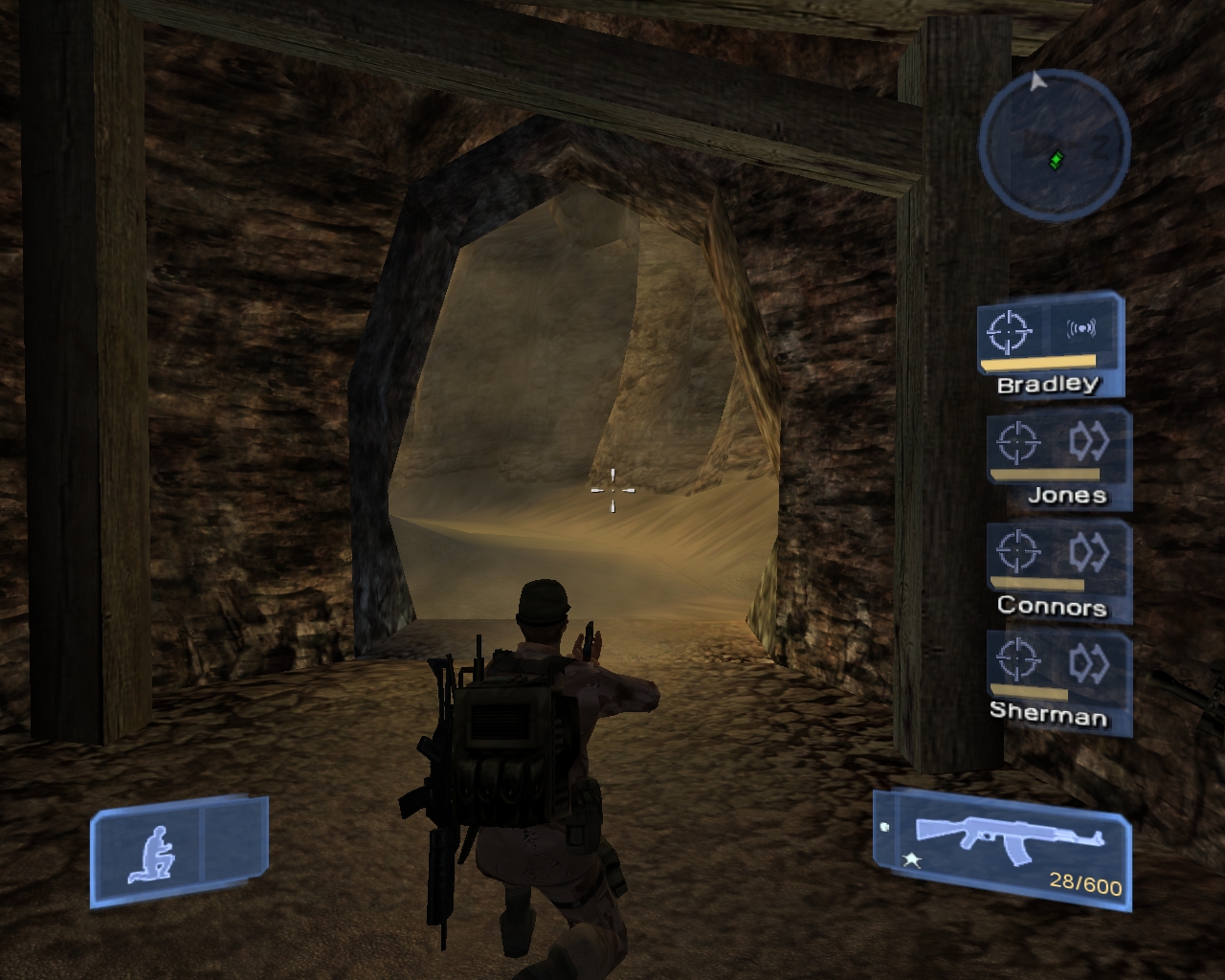Pick Sherman from the squad list
Image resolution: width=1225 pixels, height=980 pixels.
(x=1058, y=681)
